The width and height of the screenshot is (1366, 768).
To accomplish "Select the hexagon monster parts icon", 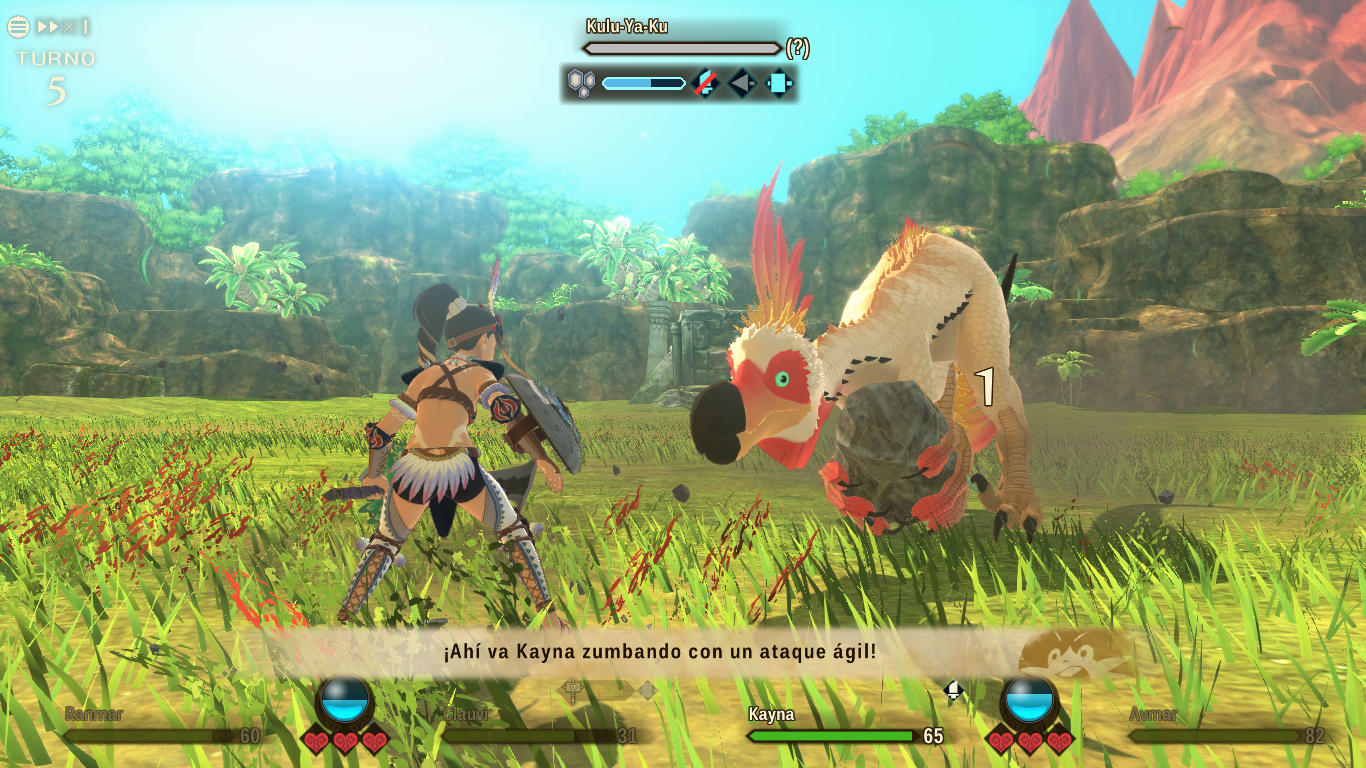I will [x=581, y=83].
